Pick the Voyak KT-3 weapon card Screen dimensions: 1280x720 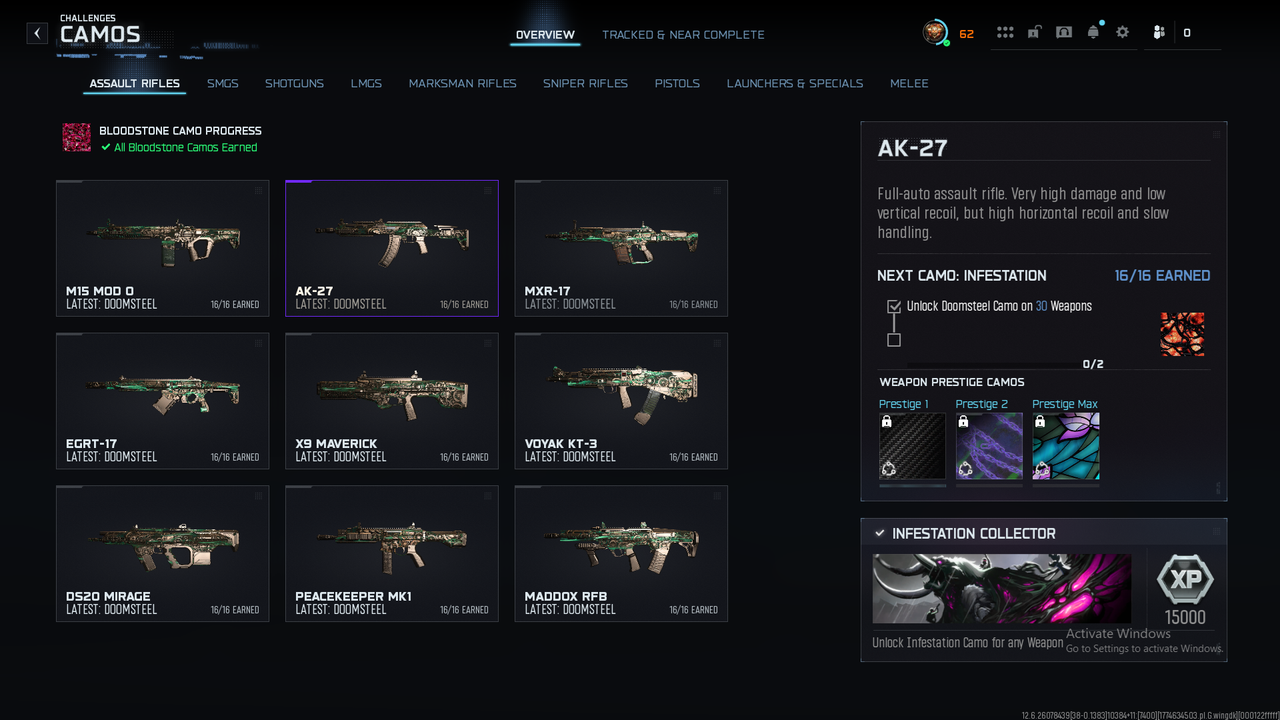coord(621,401)
